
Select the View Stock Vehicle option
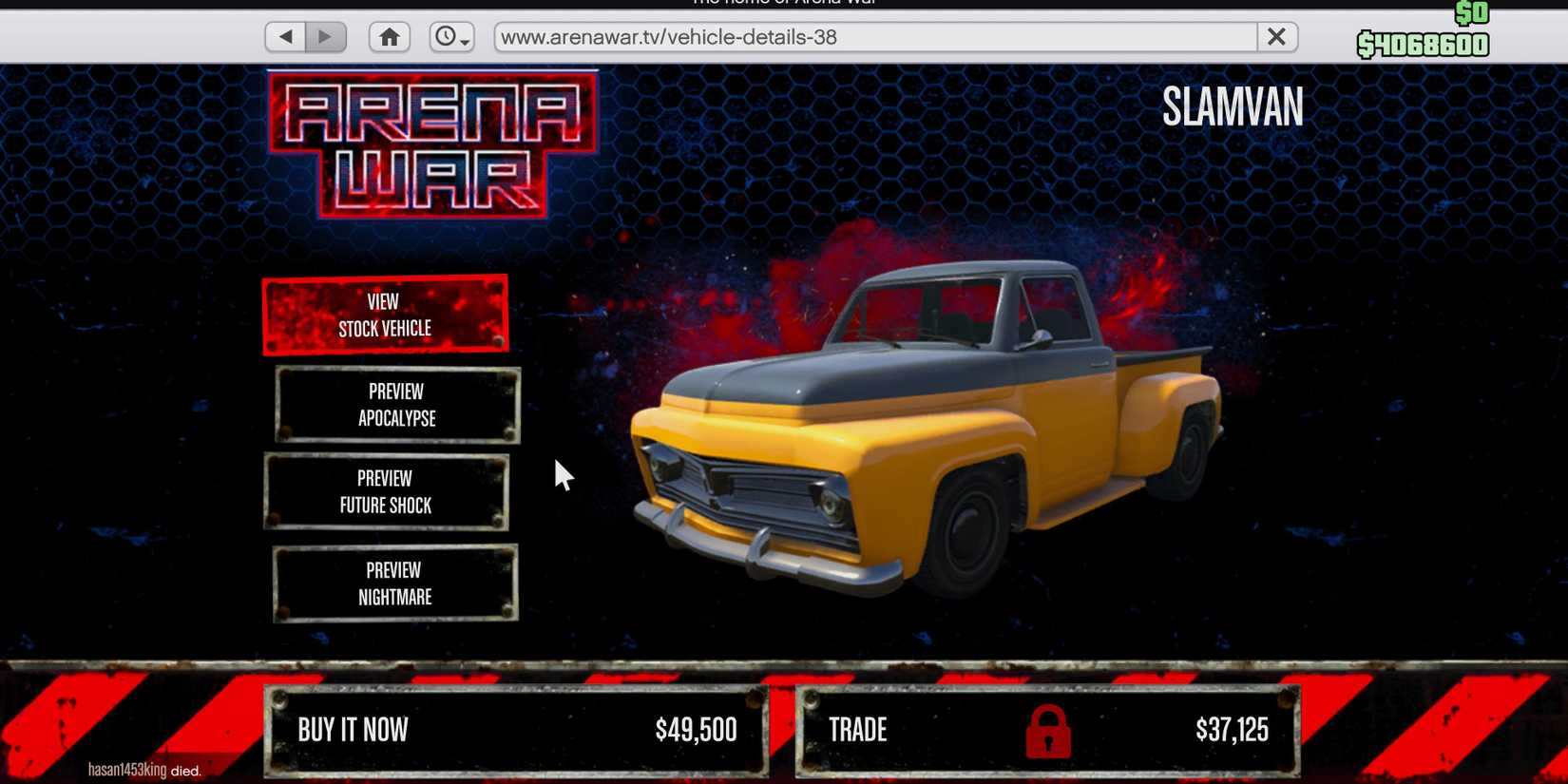[x=384, y=315]
